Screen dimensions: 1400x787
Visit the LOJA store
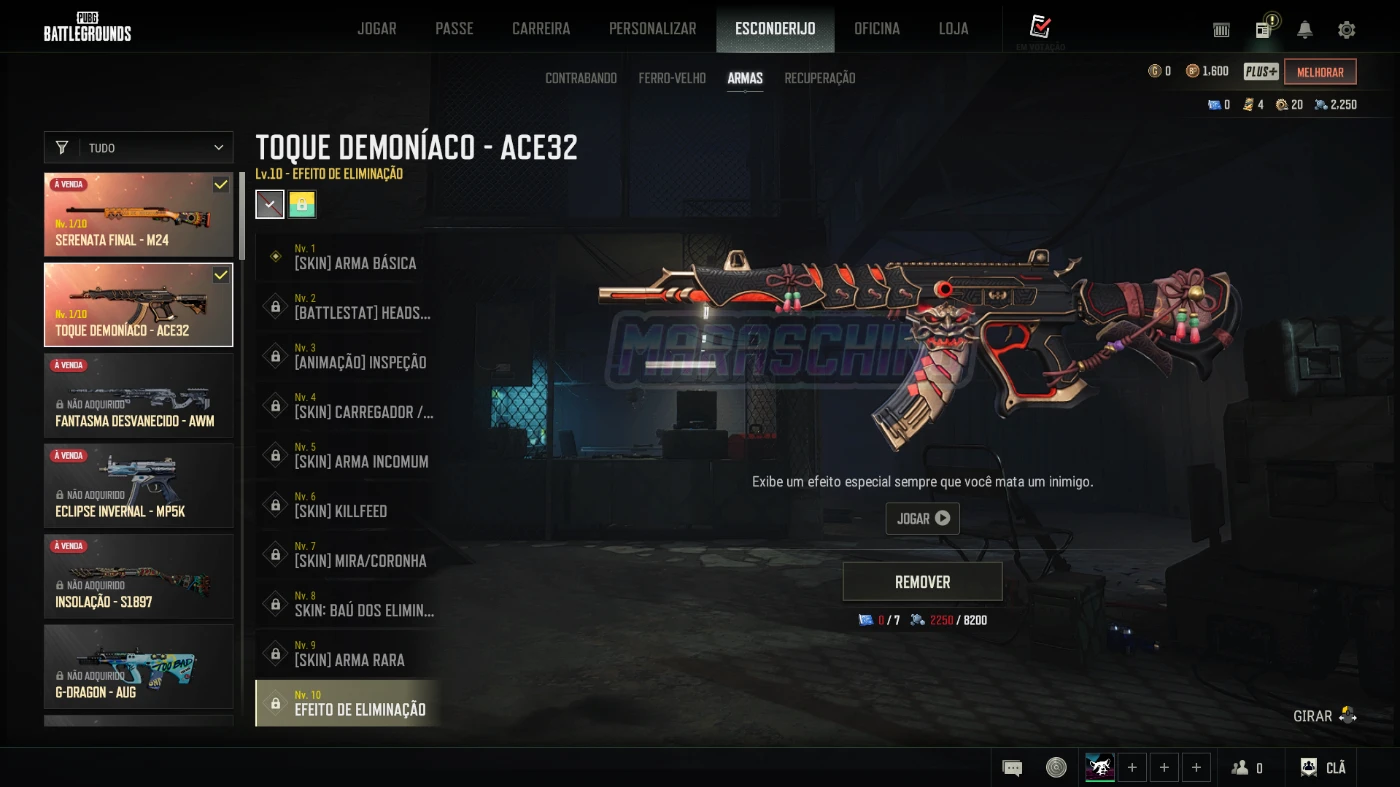953,29
